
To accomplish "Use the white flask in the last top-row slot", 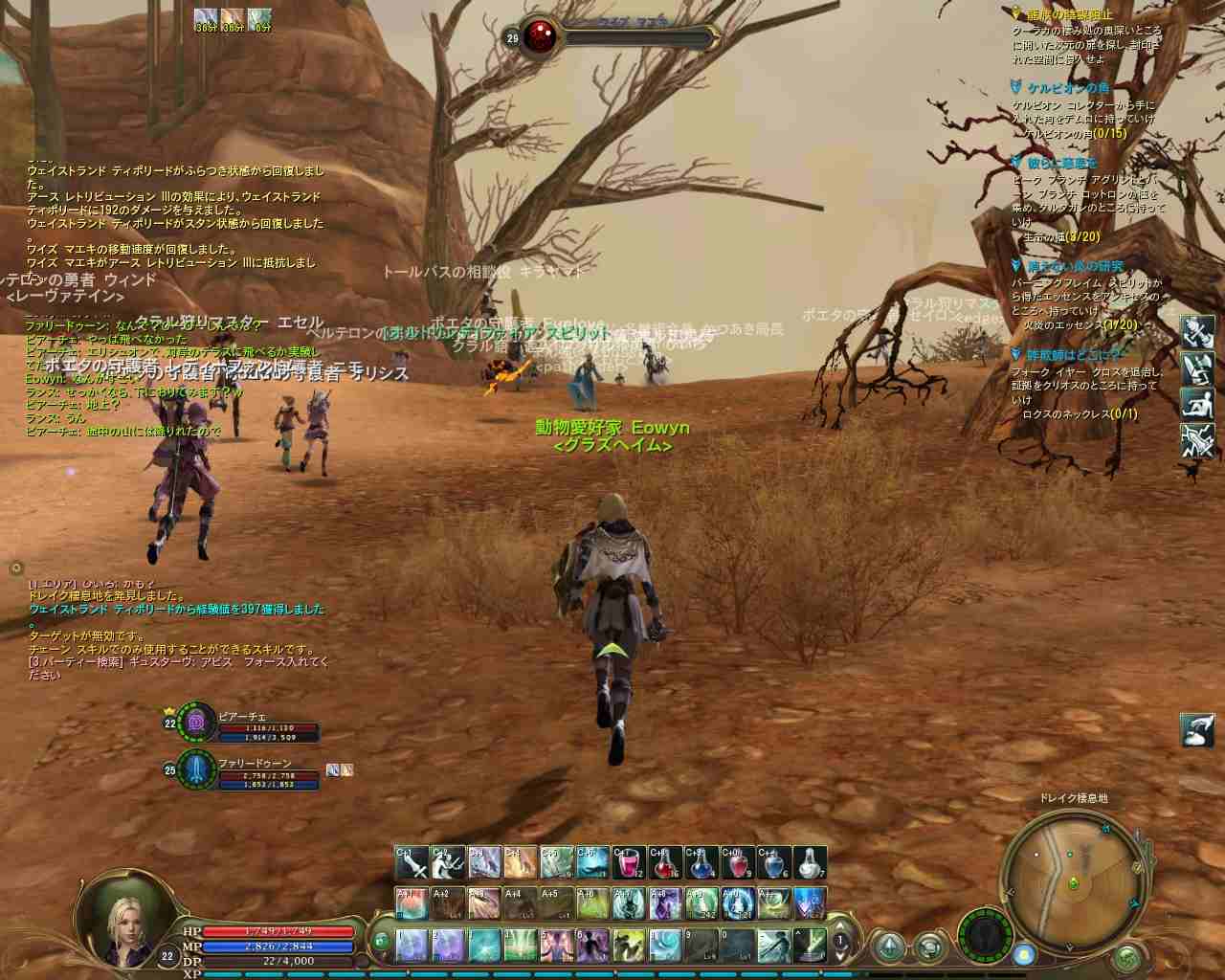I will click(x=810, y=863).
